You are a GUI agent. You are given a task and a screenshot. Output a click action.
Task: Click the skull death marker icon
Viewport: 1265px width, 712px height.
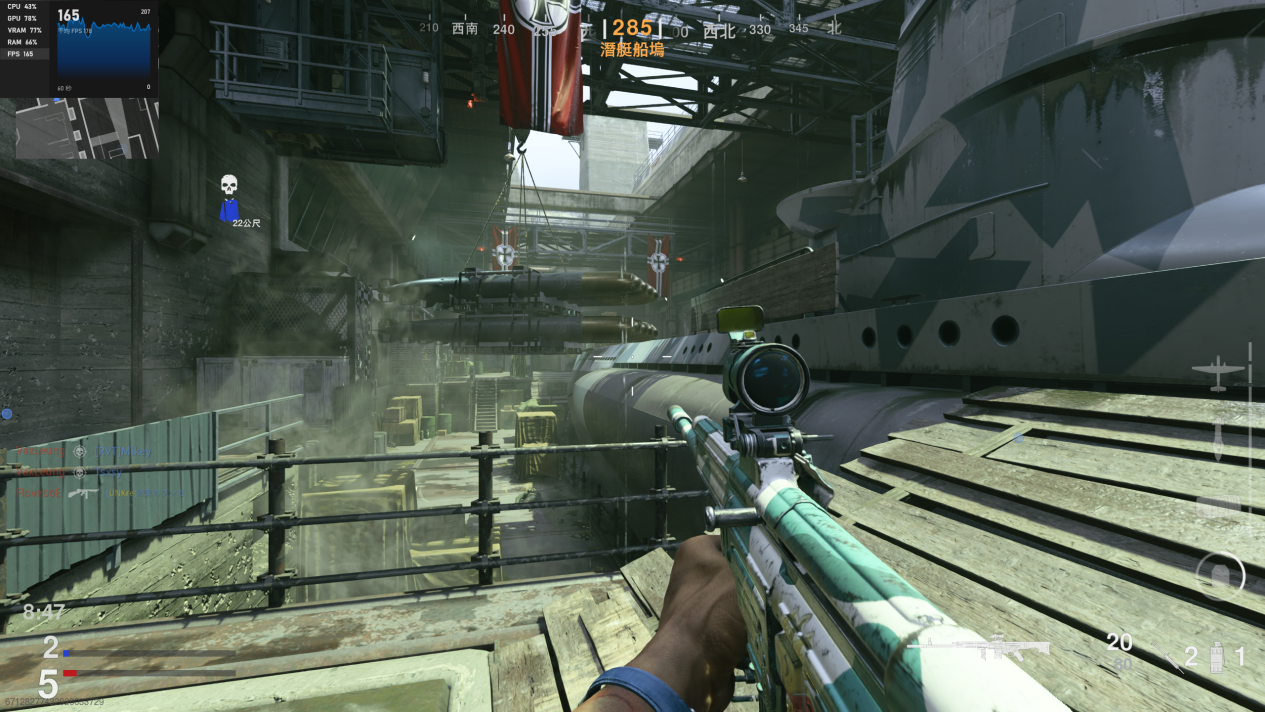coord(229,186)
